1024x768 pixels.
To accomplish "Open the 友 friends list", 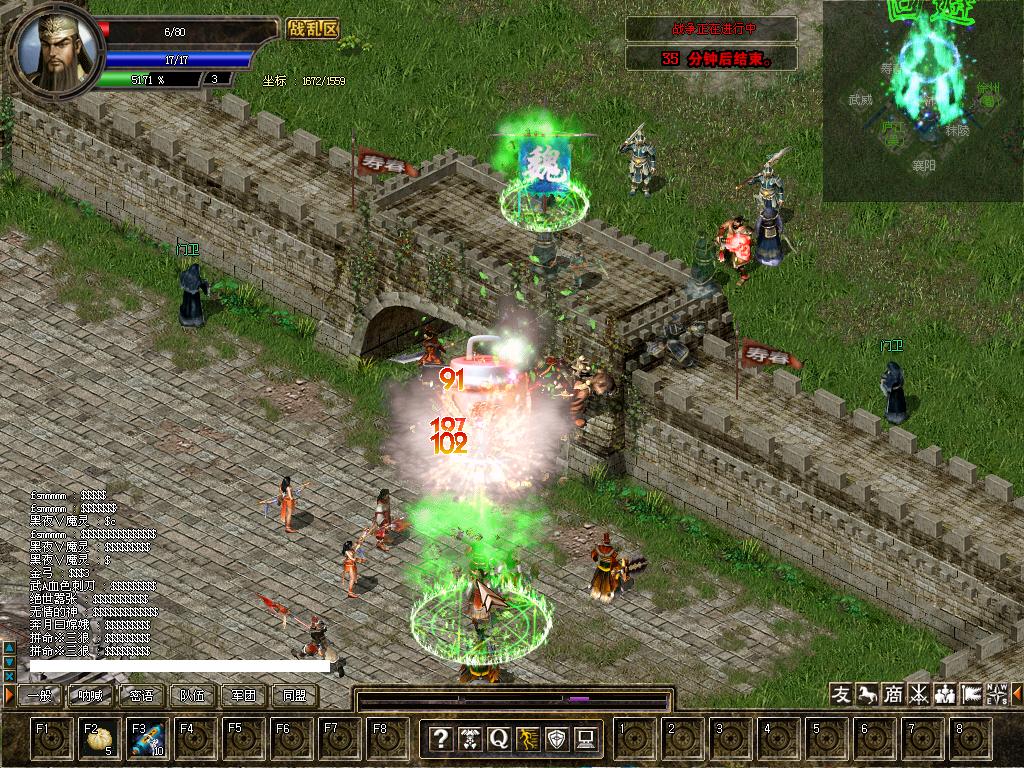I will 842,695.
